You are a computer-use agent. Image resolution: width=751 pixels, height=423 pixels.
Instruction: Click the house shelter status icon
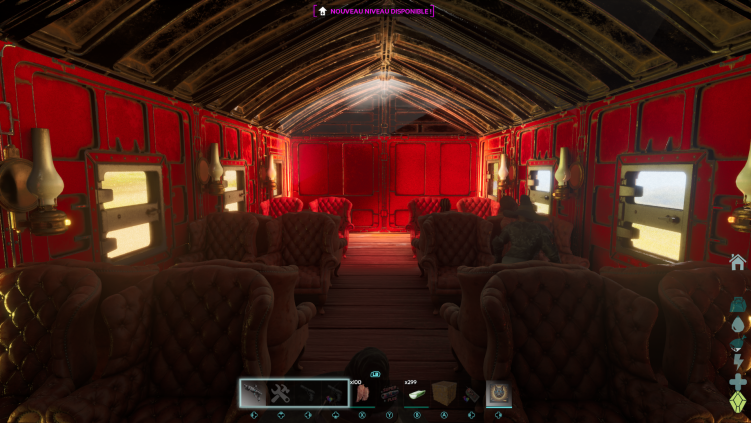(737, 262)
